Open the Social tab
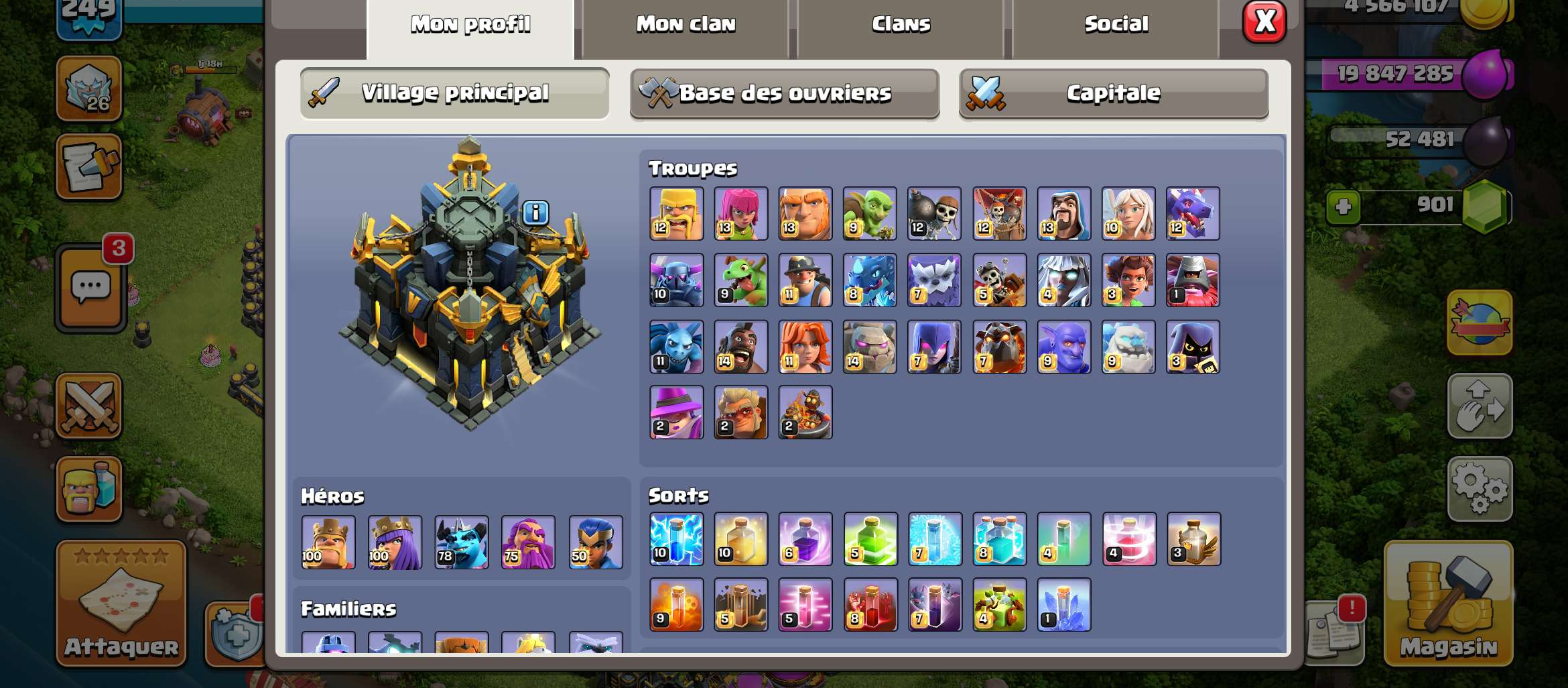 [1116, 23]
